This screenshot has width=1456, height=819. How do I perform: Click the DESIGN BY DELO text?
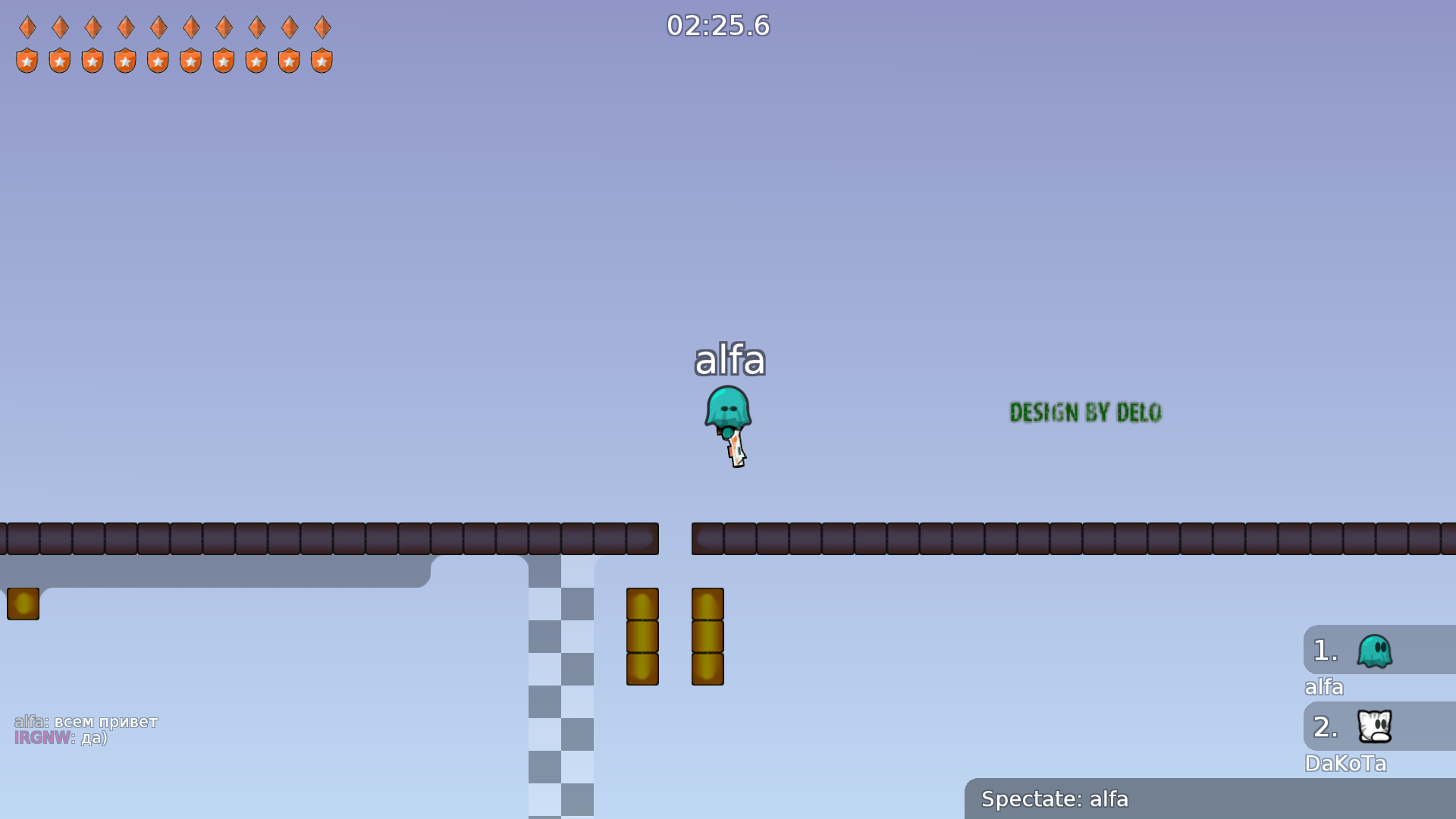[1084, 413]
